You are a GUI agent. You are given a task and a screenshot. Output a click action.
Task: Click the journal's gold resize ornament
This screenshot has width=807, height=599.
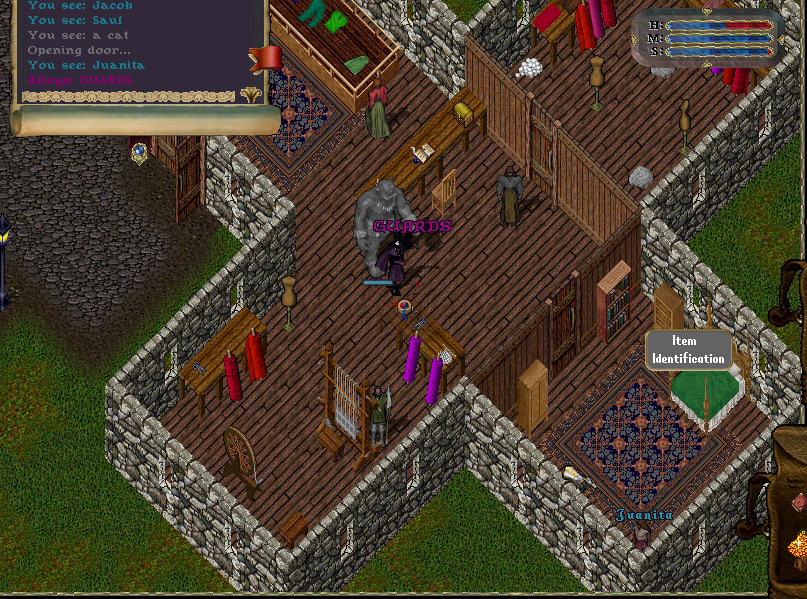point(251,95)
